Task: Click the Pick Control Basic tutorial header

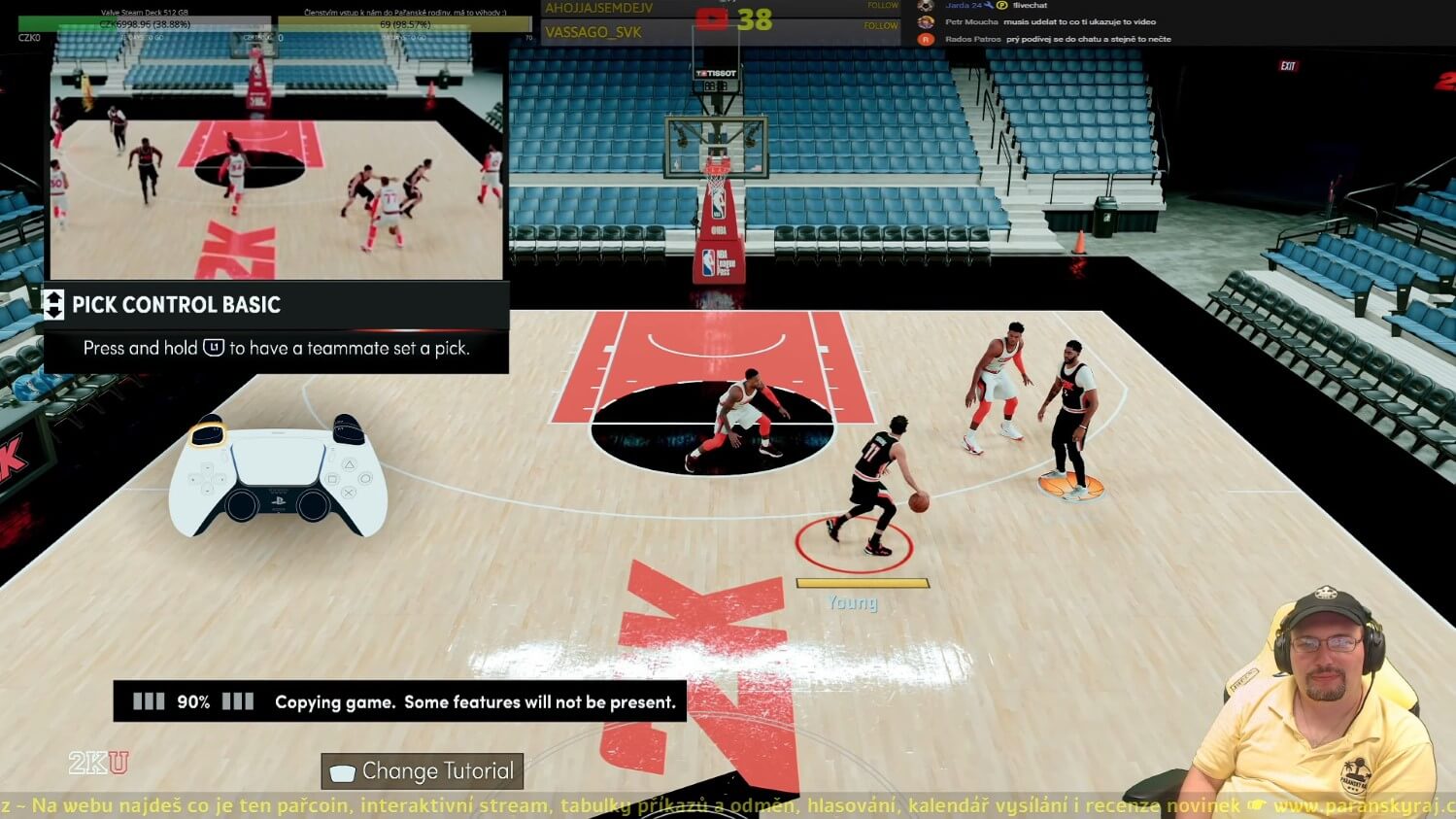Action: (177, 305)
